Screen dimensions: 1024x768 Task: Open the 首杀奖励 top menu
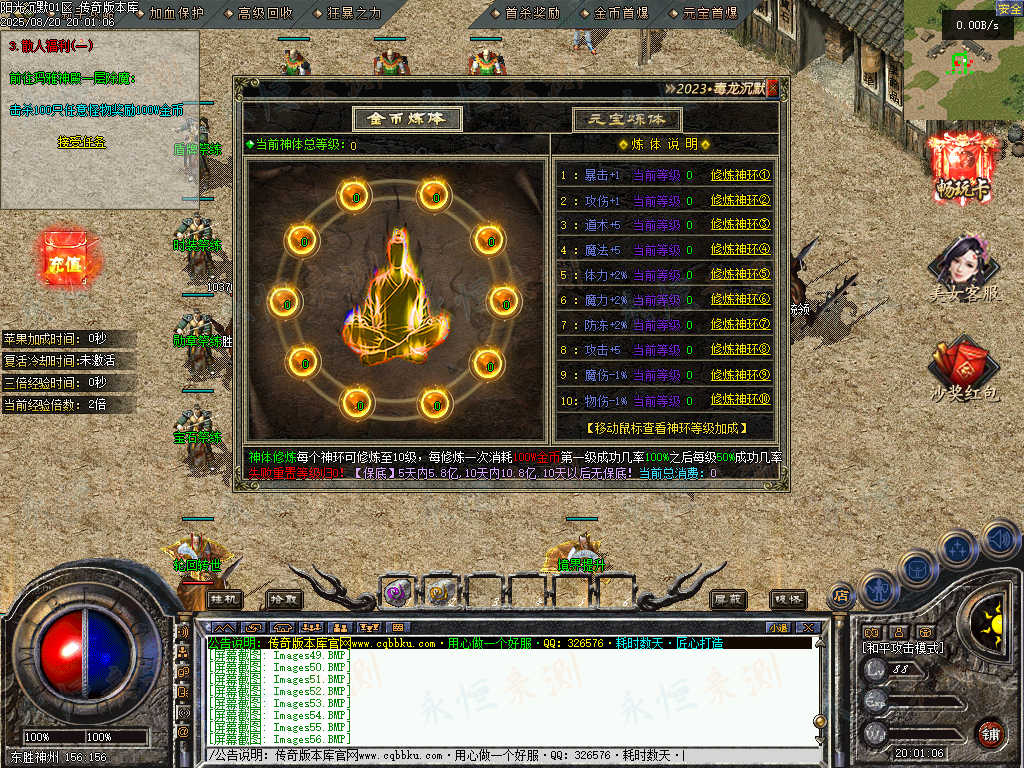point(532,13)
